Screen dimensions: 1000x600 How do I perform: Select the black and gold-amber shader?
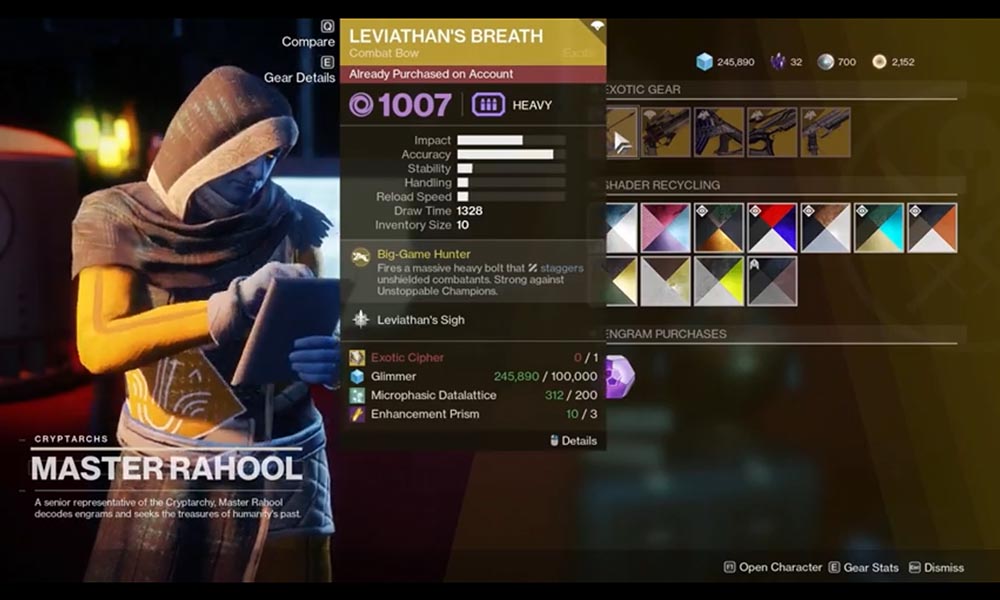coord(719,228)
